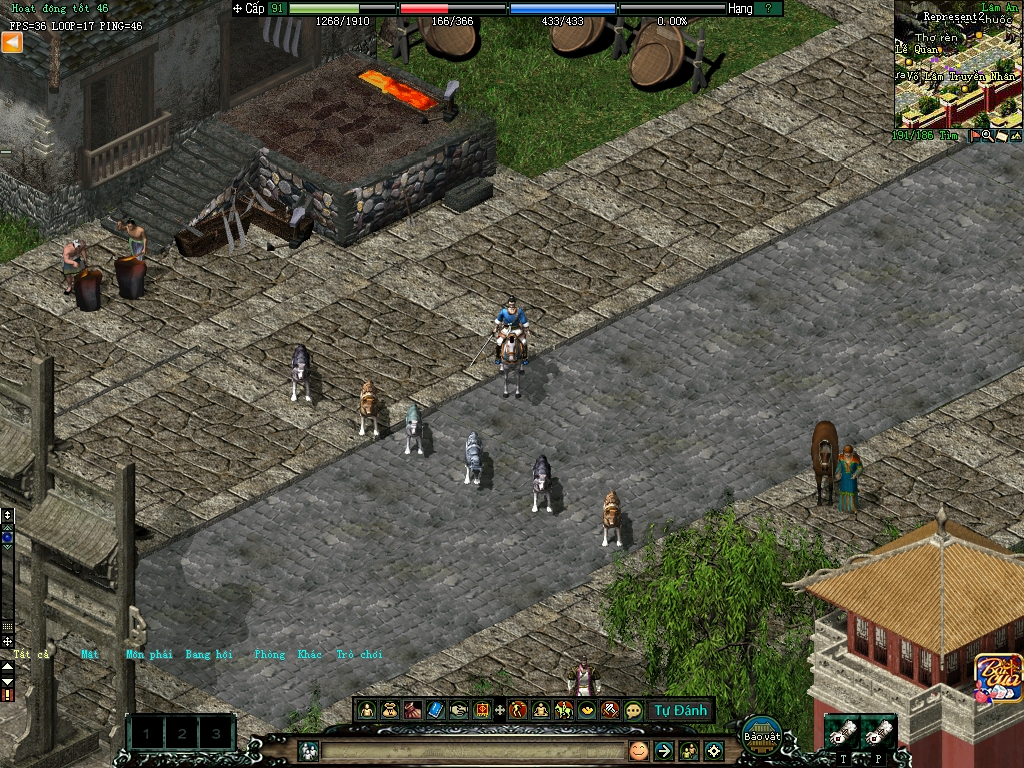Open the speech bubble chat icon

click(x=633, y=710)
